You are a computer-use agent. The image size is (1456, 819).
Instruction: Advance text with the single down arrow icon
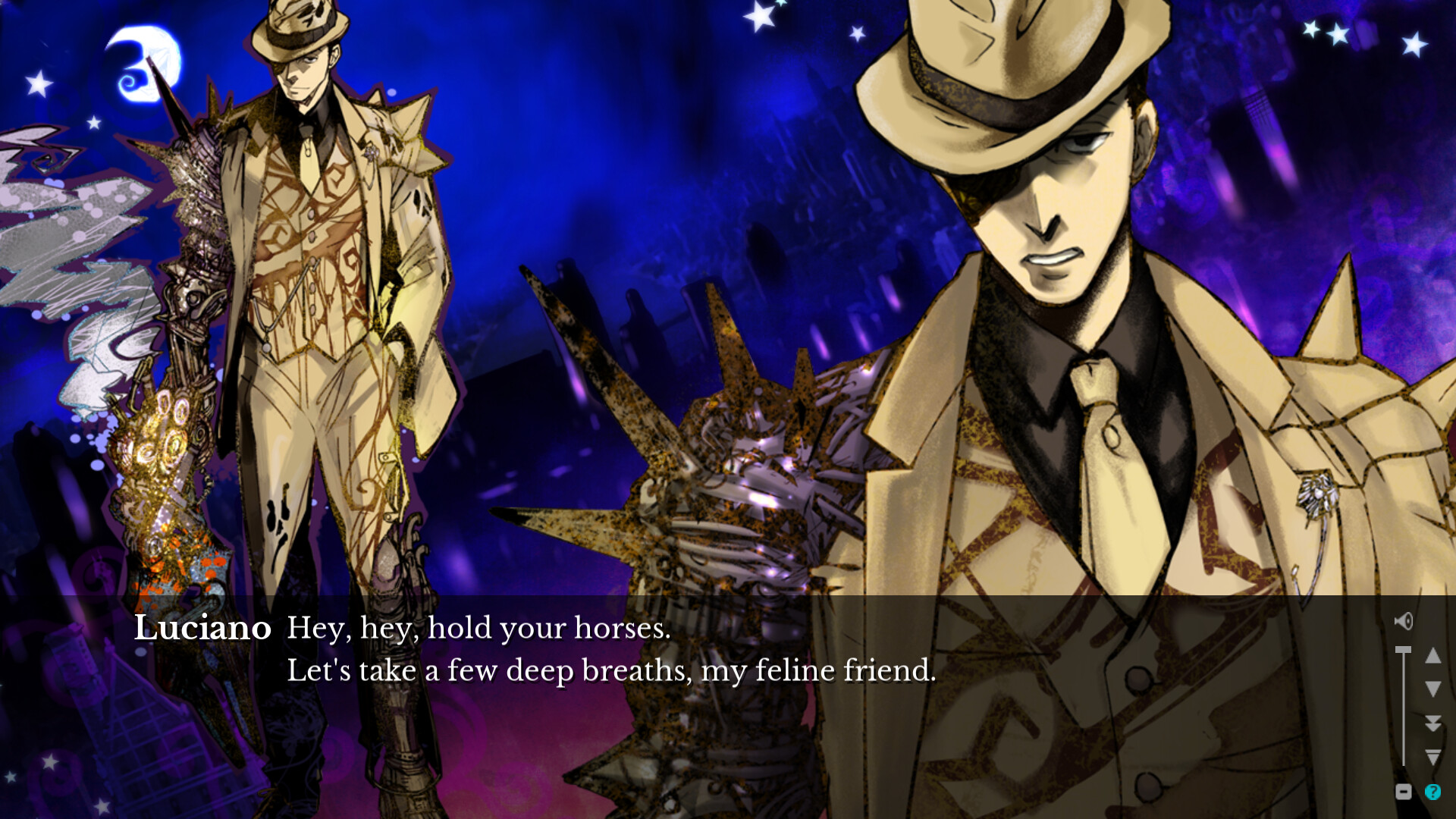coord(1433,689)
